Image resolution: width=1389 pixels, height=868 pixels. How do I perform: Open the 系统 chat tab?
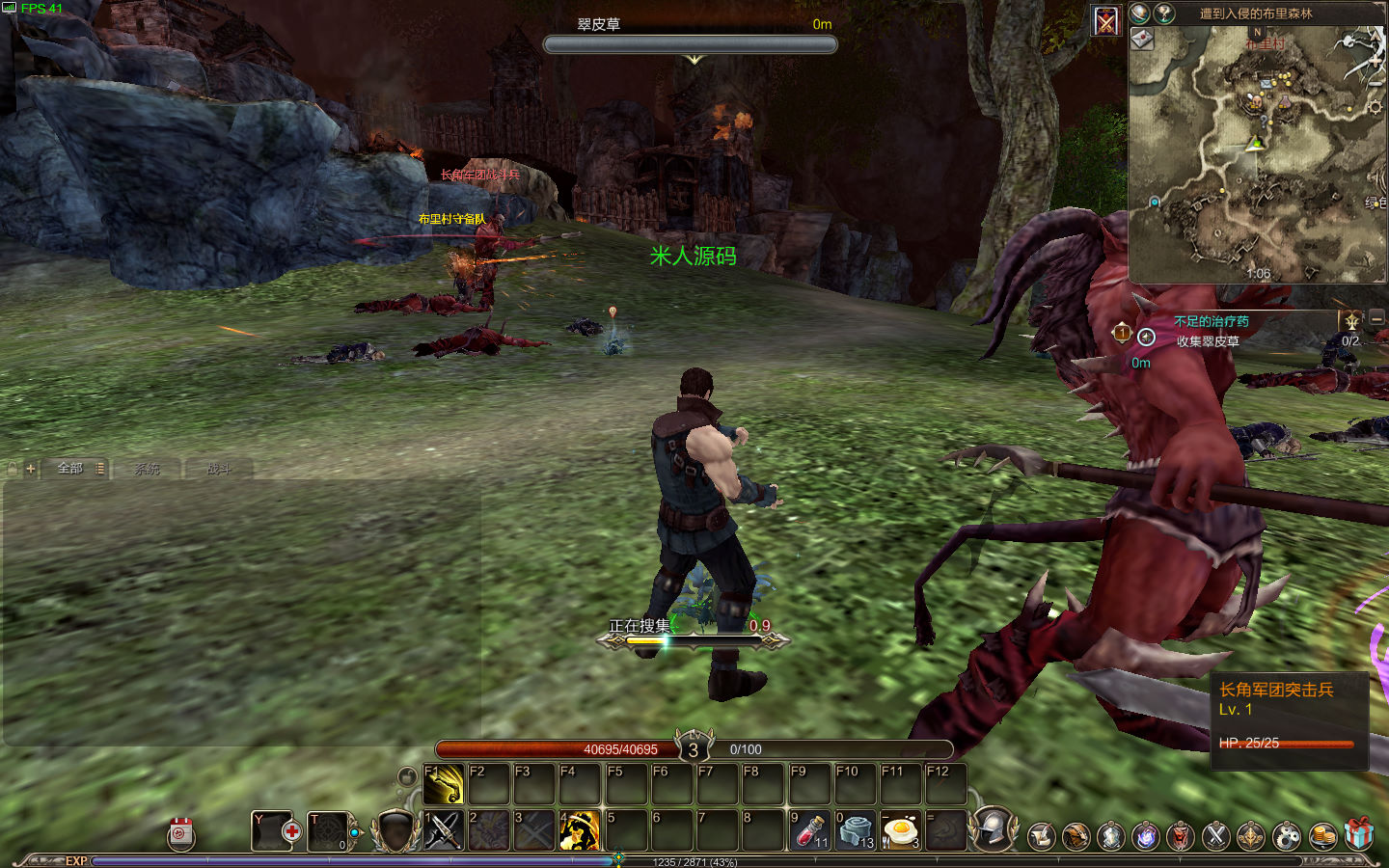point(147,469)
